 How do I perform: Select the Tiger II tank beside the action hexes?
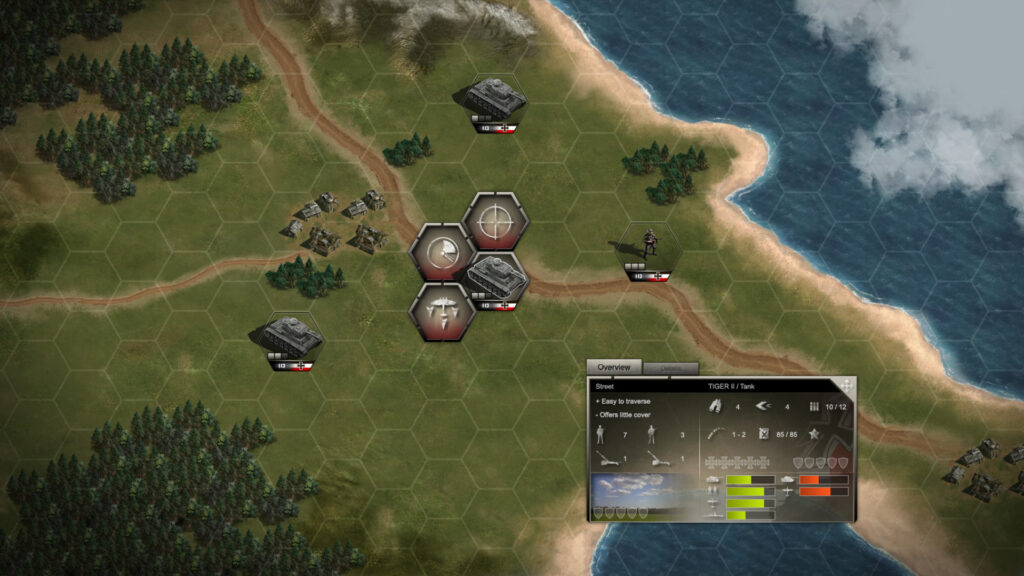coord(497,280)
